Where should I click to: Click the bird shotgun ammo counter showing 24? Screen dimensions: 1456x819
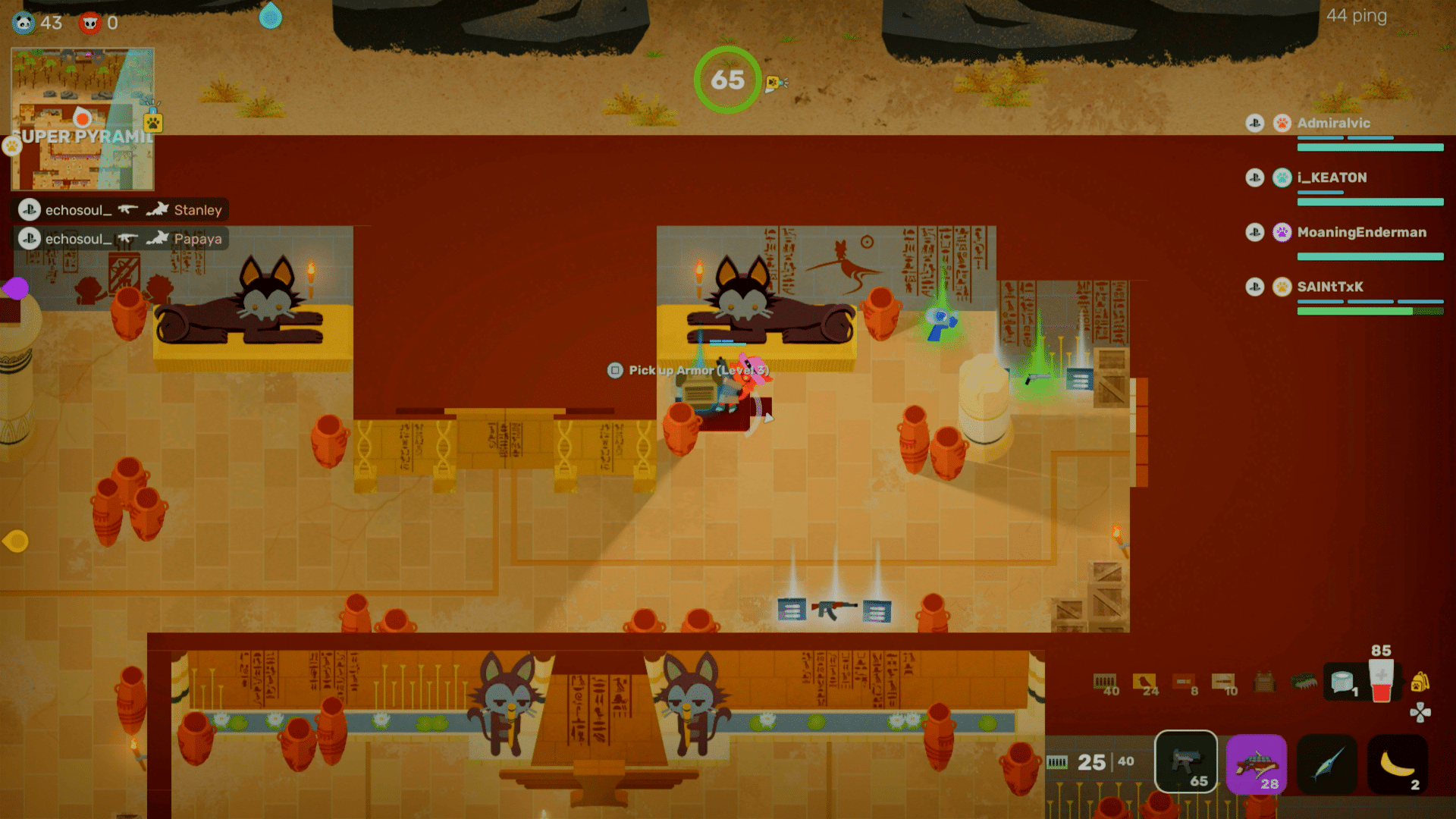point(1144,679)
